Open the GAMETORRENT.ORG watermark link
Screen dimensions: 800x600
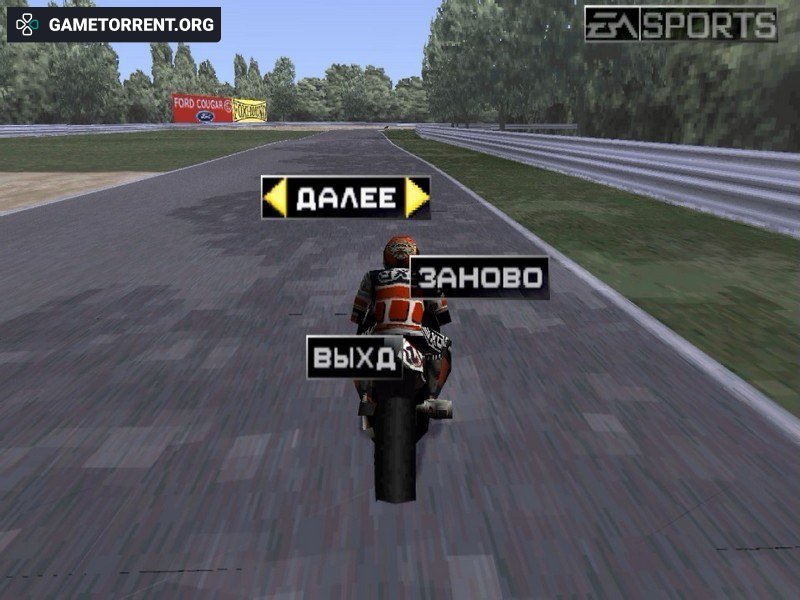point(114,25)
